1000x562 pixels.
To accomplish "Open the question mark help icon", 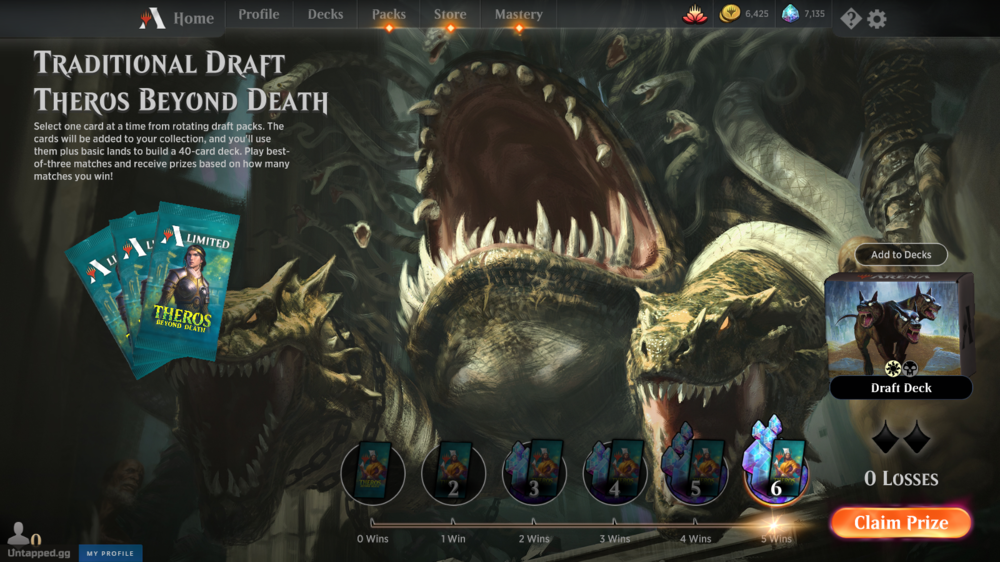I will coord(850,18).
